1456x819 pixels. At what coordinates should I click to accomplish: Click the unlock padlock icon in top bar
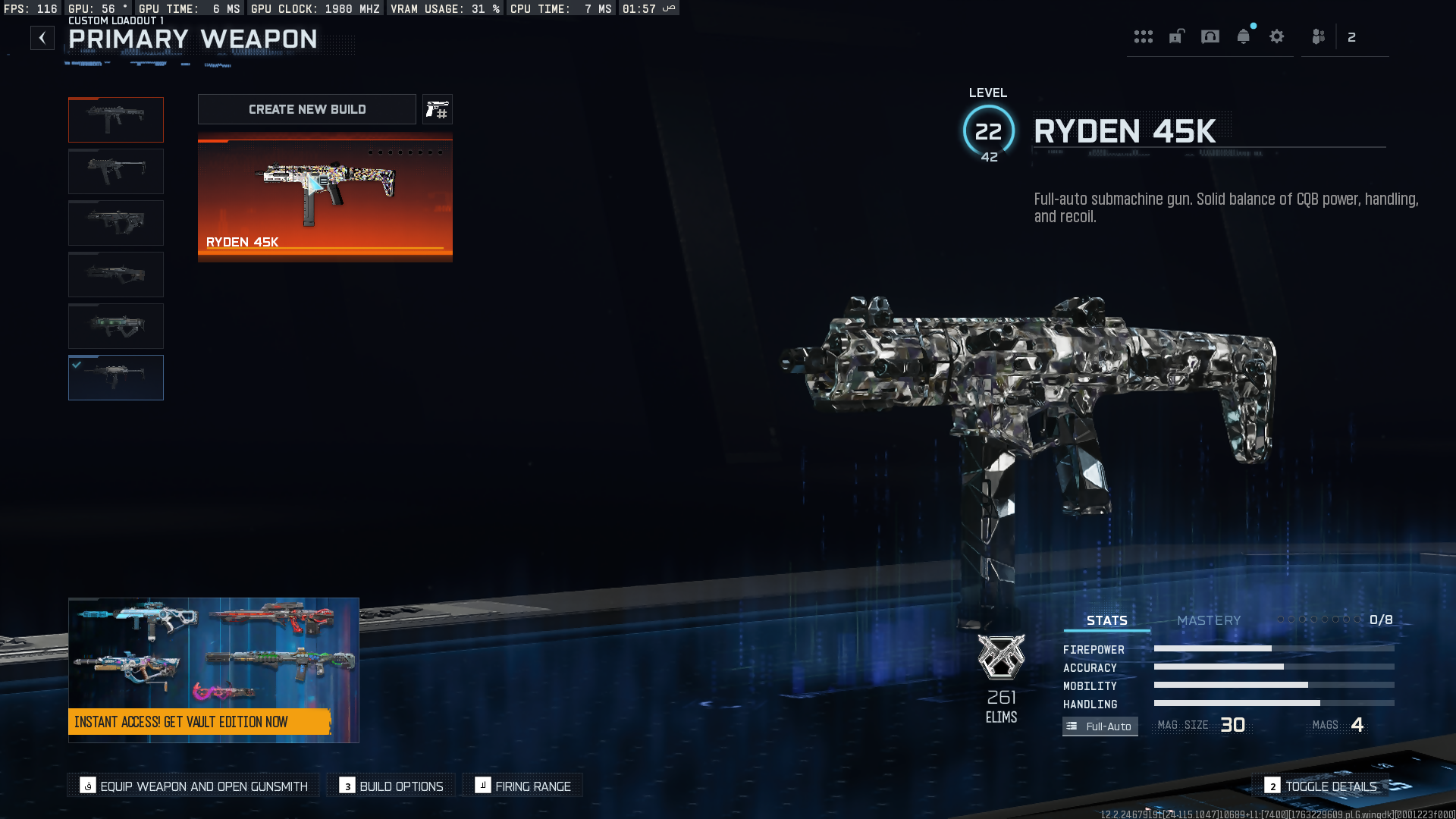tap(1176, 36)
